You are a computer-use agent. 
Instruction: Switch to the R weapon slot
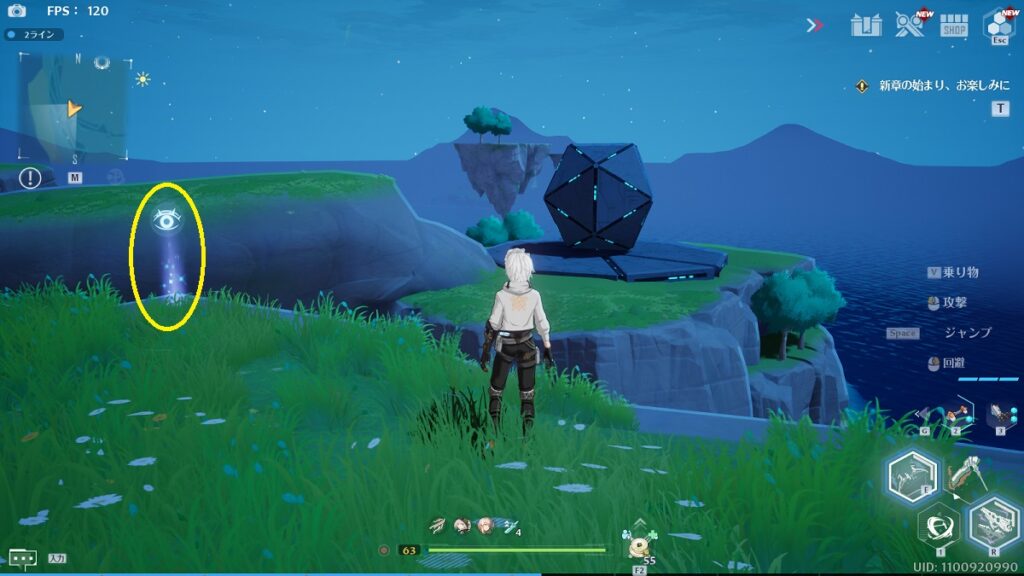pyautogui.click(x=995, y=523)
